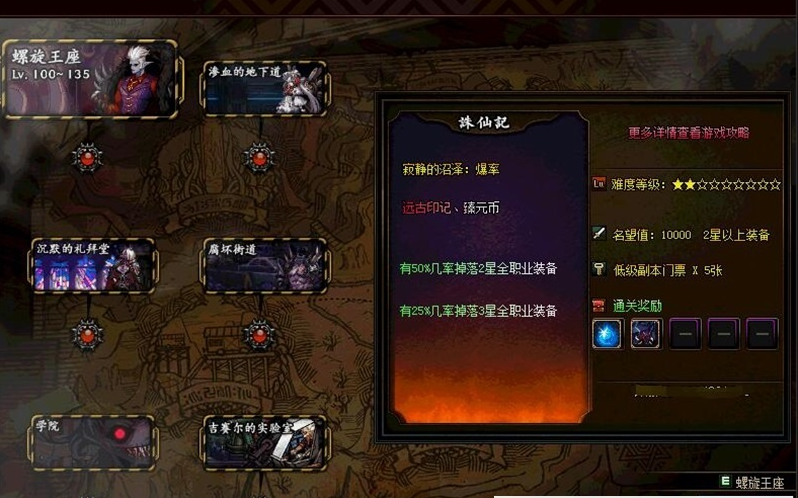Choose the 学院 dungeon tile

coord(92,441)
